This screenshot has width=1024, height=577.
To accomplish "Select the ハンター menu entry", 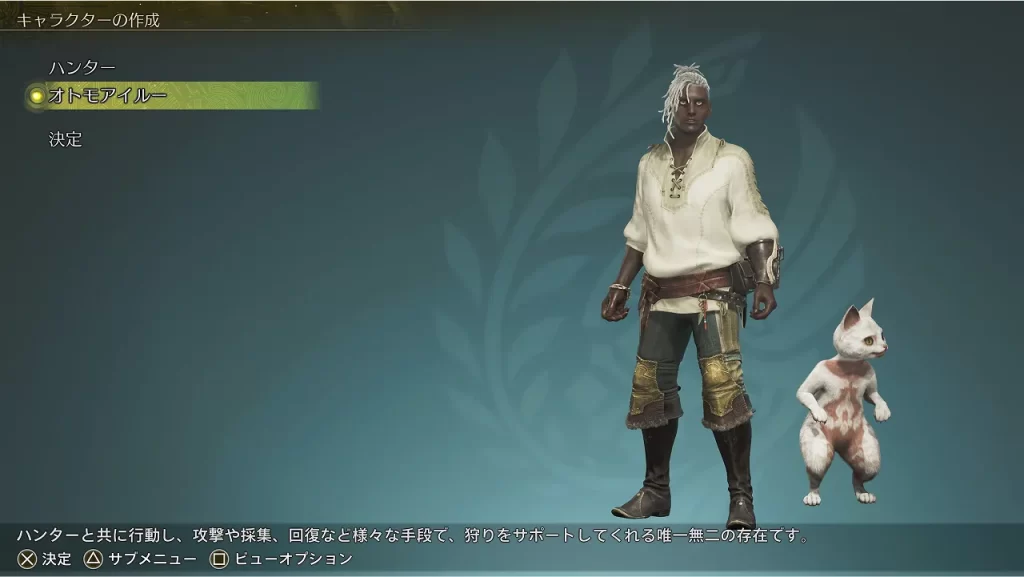I will coord(82,67).
